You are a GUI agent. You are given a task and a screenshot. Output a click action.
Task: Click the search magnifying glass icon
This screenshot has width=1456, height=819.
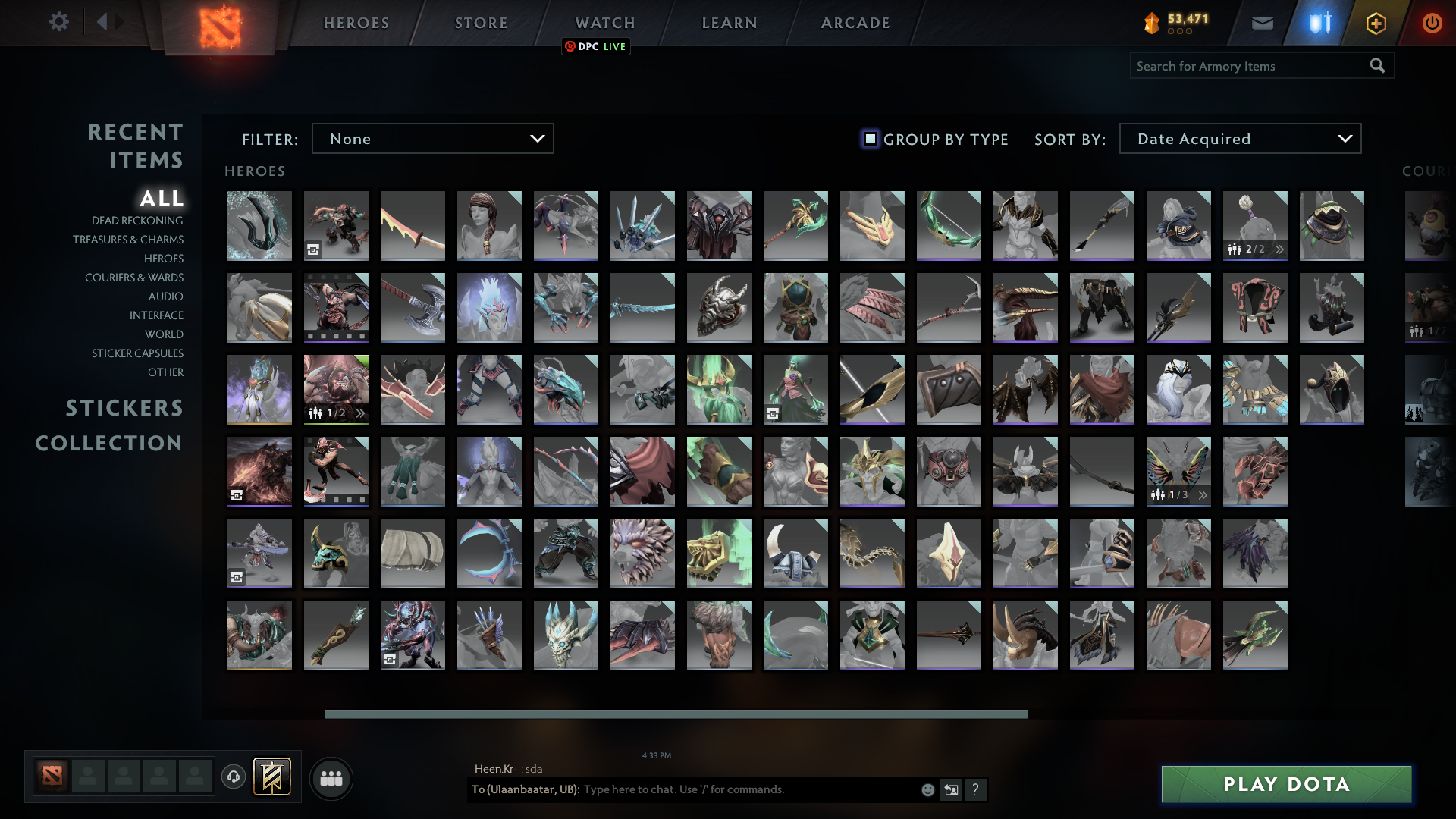pyautogui.click(x=1377, y=65)
